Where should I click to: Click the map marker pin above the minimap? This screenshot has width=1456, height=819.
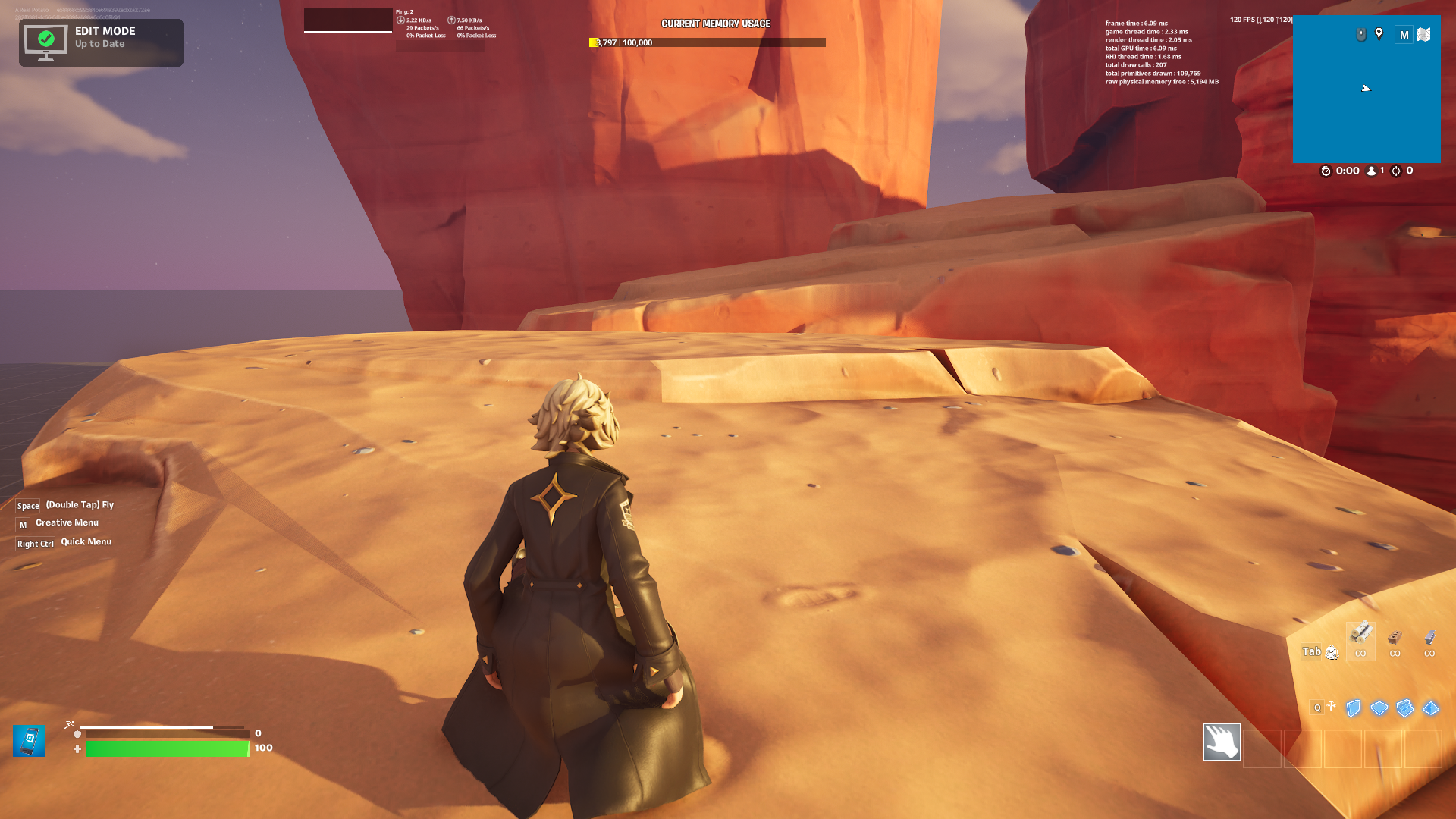tap(1379, 34)
